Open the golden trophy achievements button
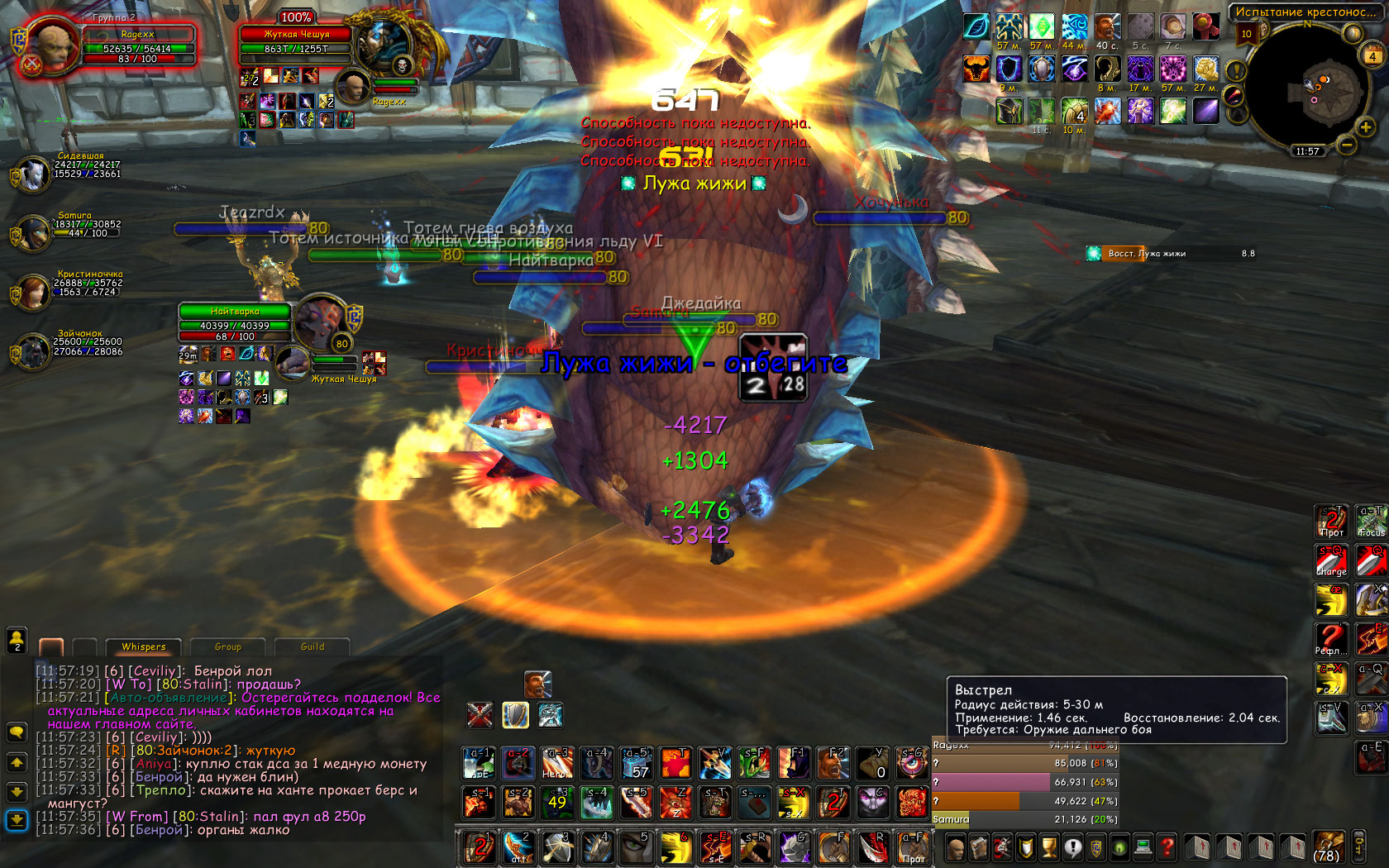 [x=1048, y=847]
